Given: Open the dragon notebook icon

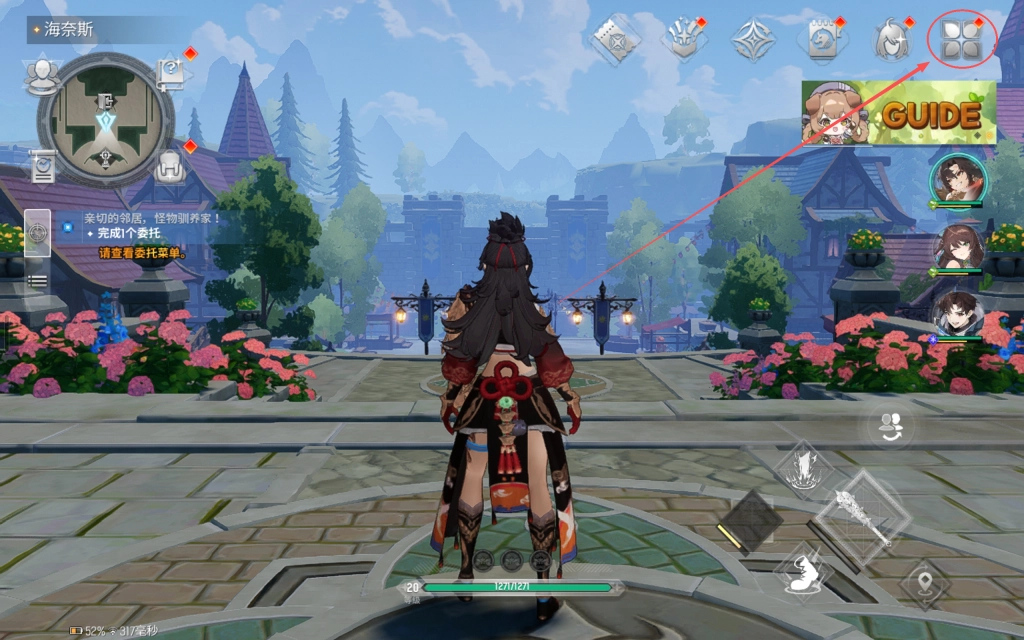Looking at the screenshot, I should pos(820,40).
